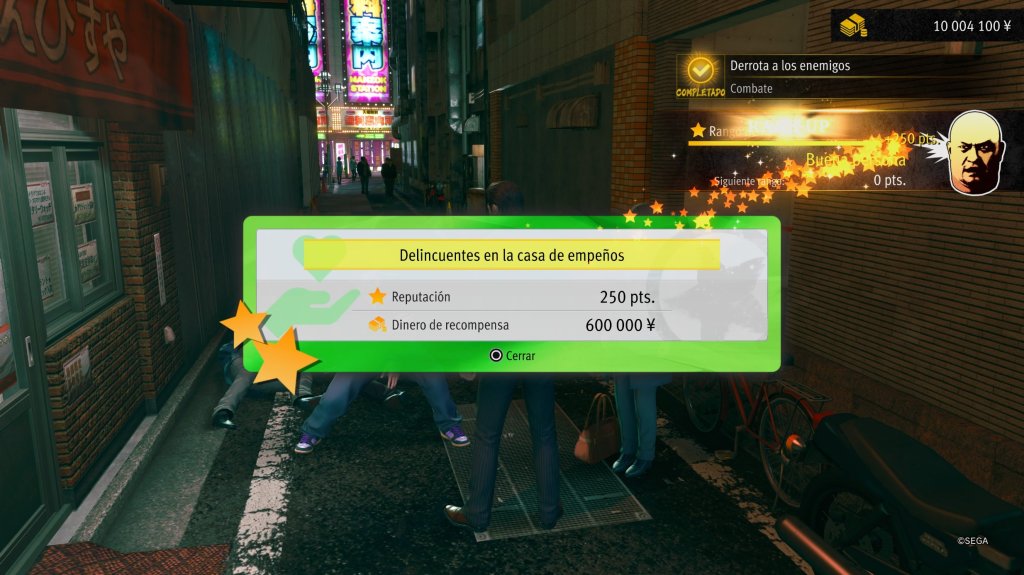This screenshot has width=1024, height=575.
Task: Select the completed objective Derrota a los enemigos
Action: click(790, 66)
